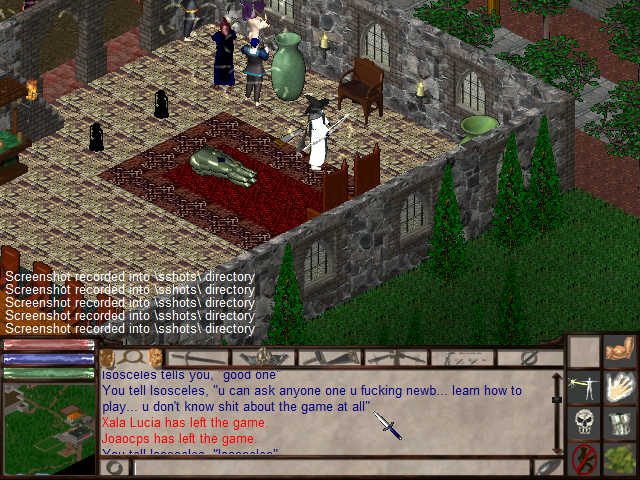
Task: Click the twin masks toolbar icon
Action: (x=131, y=357)
